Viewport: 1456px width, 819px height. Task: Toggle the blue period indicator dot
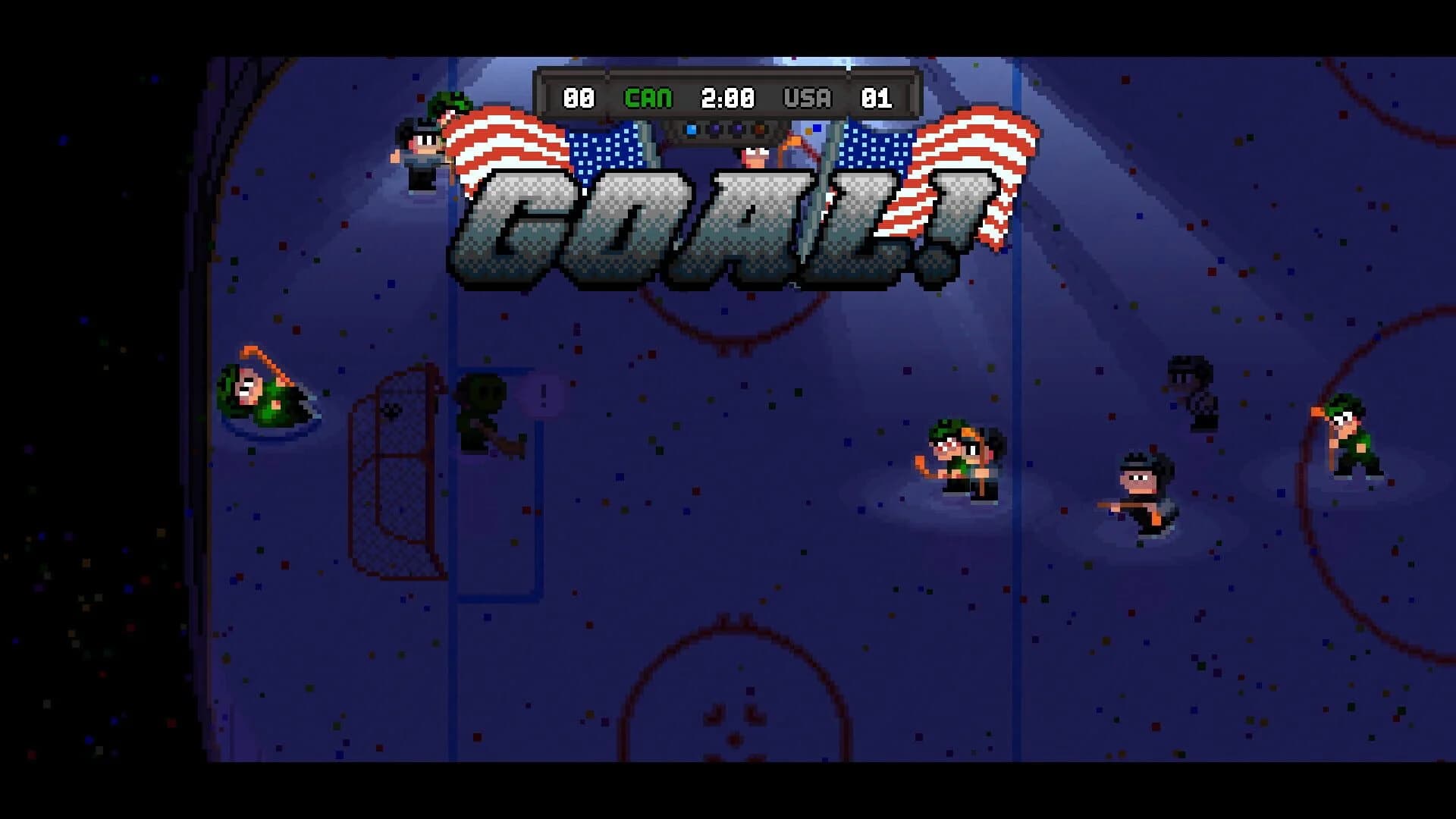click(691, 129)
